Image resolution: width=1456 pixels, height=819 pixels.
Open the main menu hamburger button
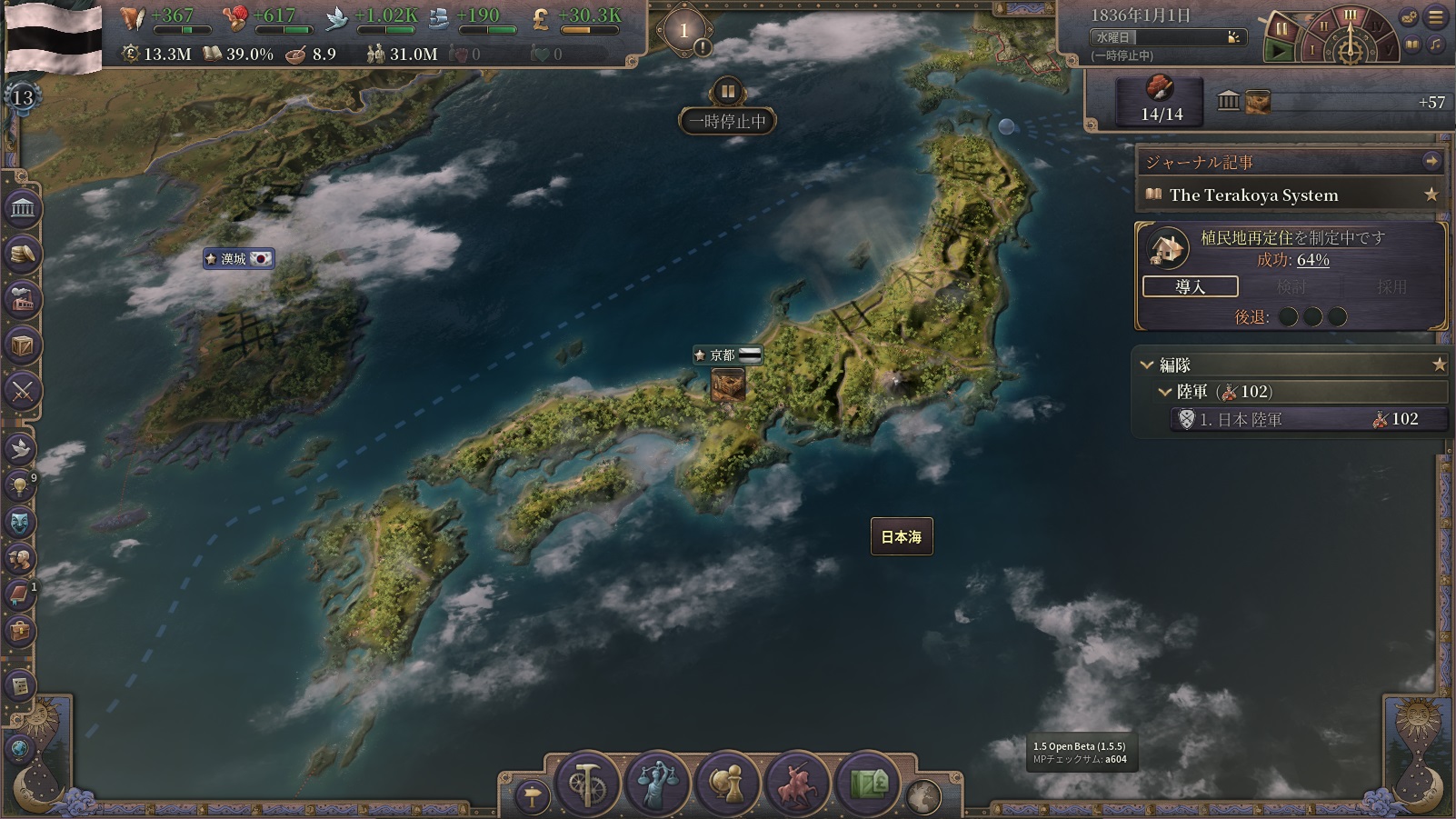pyautogui.click(x=1436, y=16)
